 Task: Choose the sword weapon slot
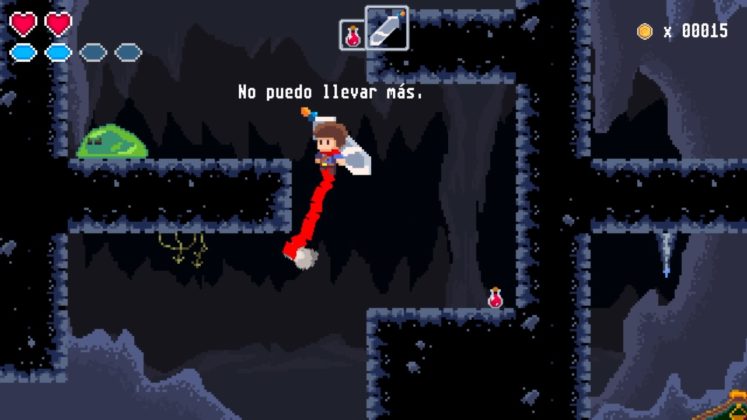(386, 28)
